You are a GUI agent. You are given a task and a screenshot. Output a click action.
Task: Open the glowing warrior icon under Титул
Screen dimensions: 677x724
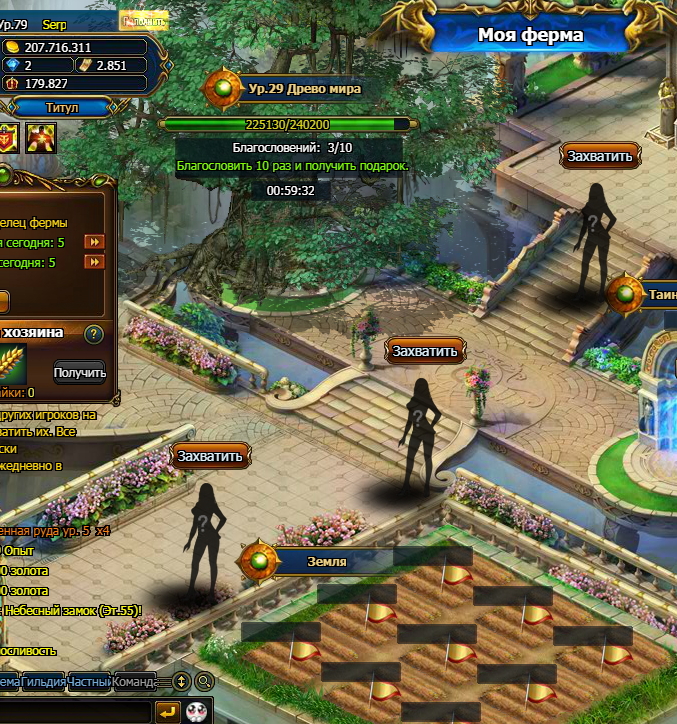(40, 138)
